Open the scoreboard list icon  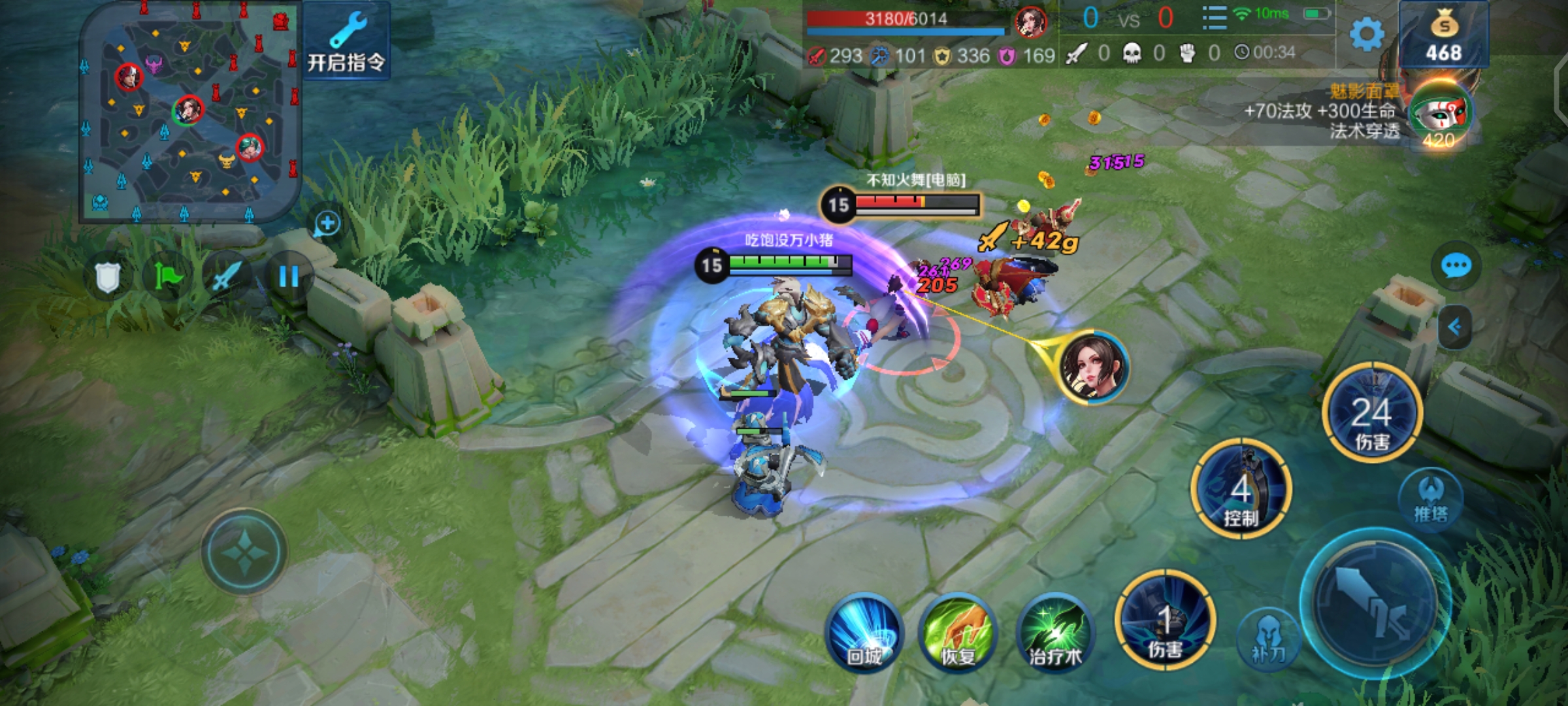(x=1214, y=18)
